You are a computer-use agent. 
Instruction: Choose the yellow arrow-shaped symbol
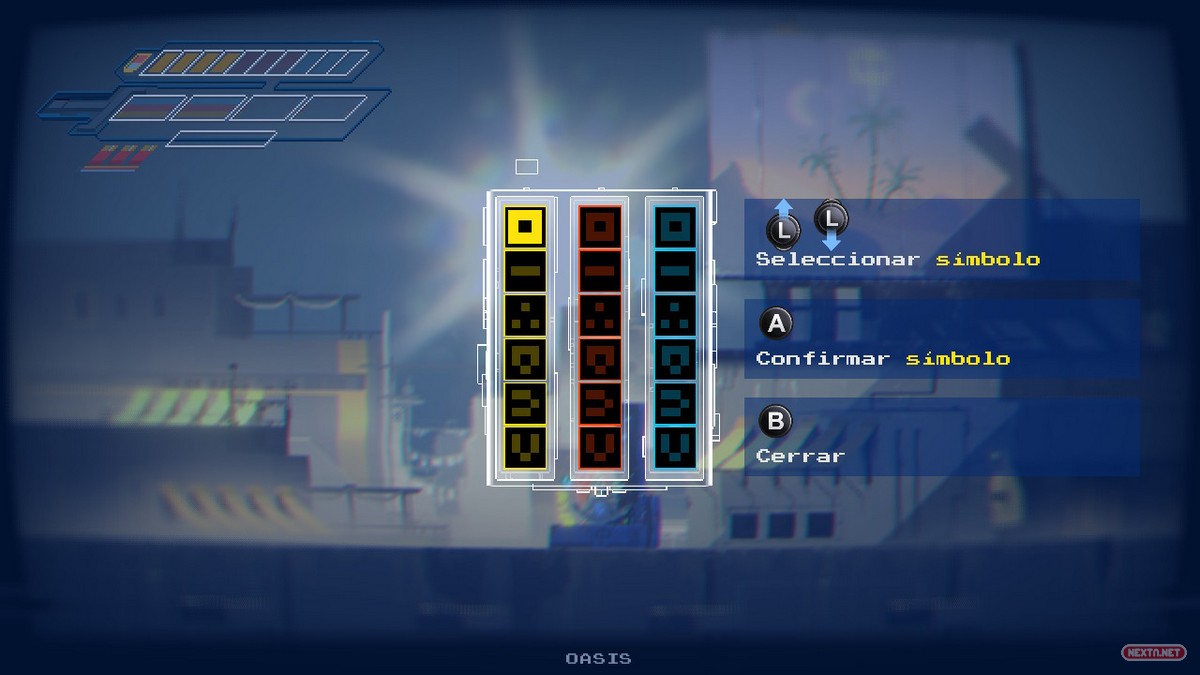coord(524,402)
